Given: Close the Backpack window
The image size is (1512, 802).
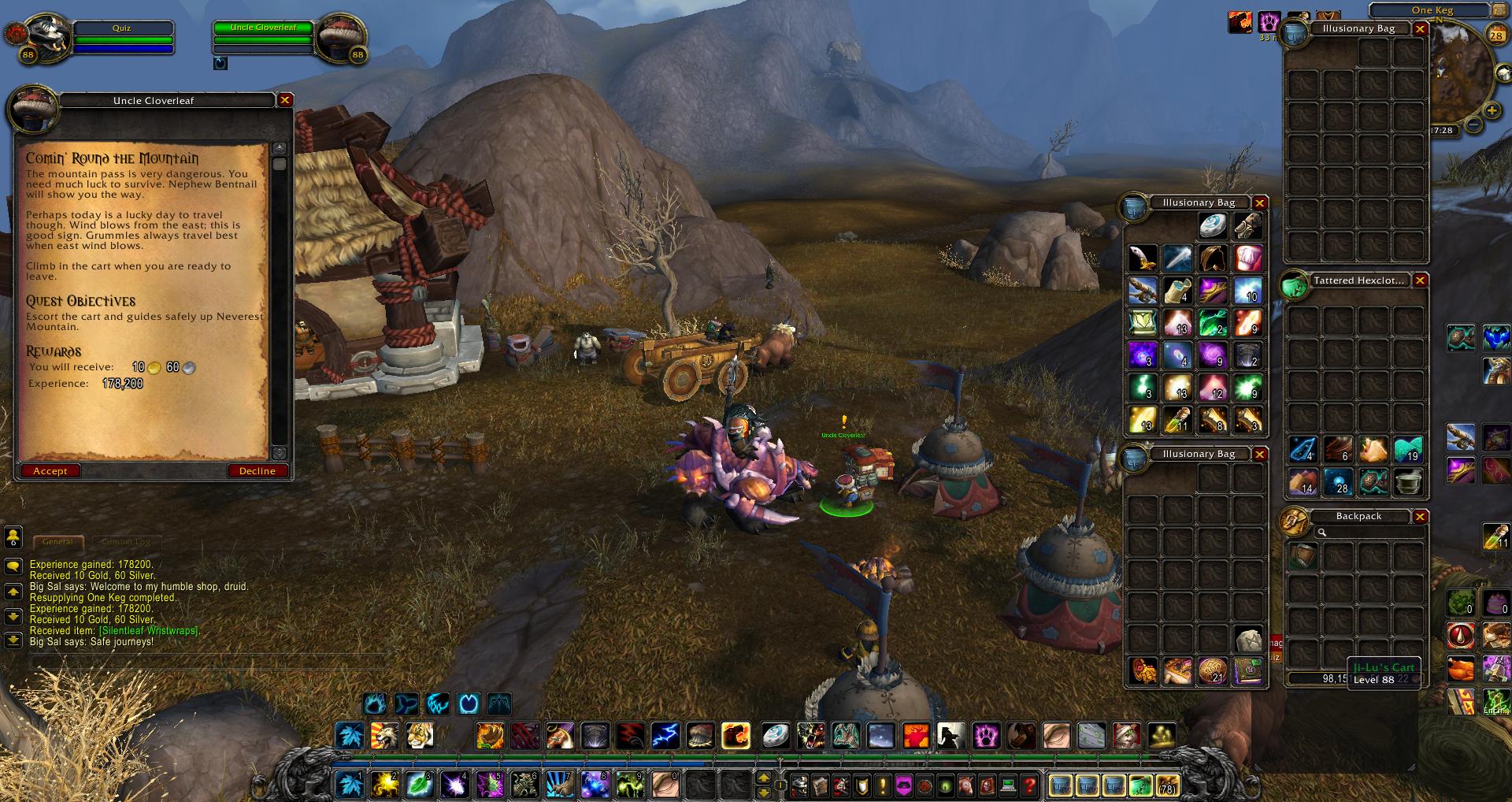Looking at the screenshot, I should click(1420, 517).
